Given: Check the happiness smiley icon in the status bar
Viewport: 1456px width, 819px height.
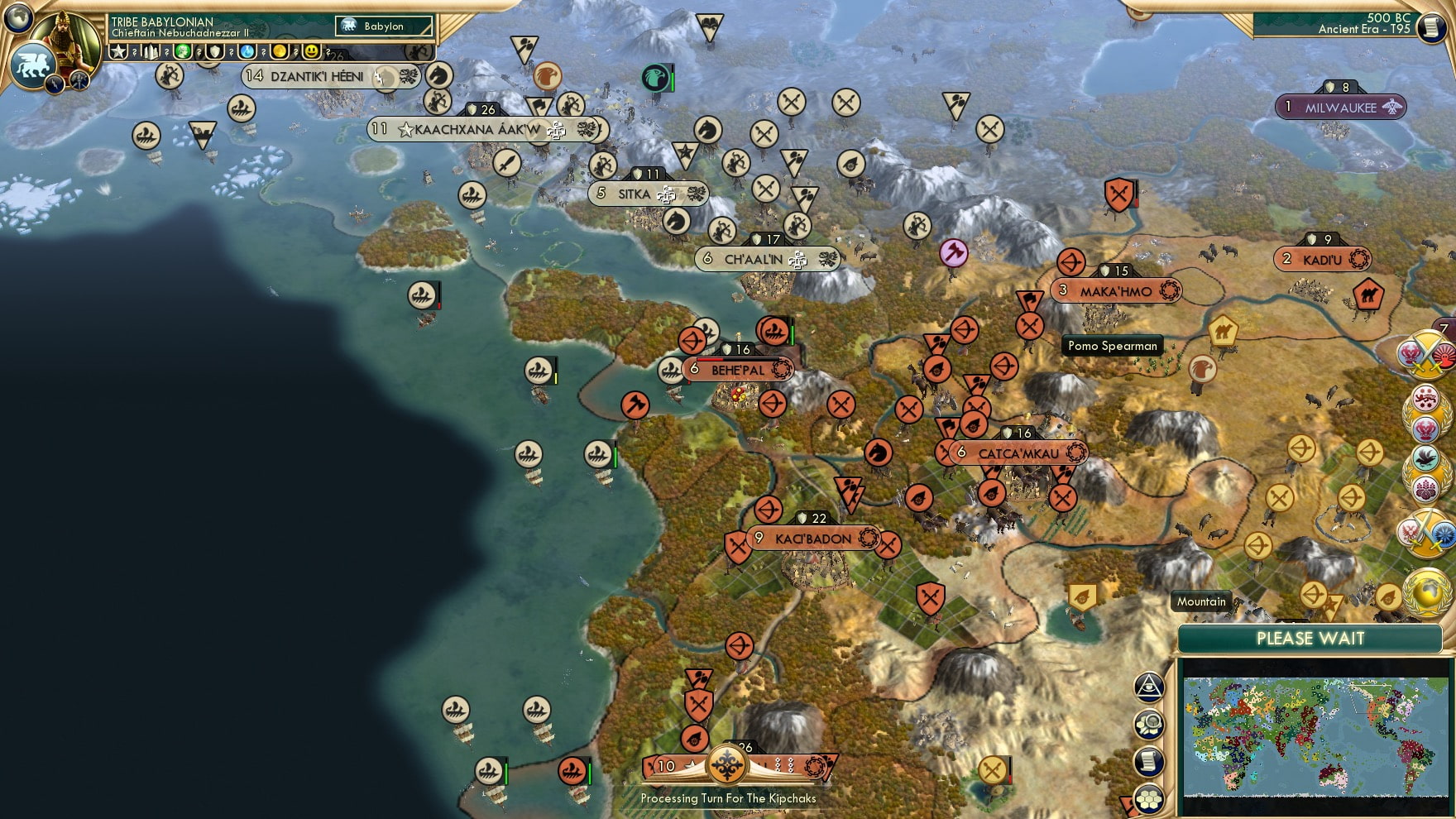Looking at the screenshot, I should tap(313, 51).
